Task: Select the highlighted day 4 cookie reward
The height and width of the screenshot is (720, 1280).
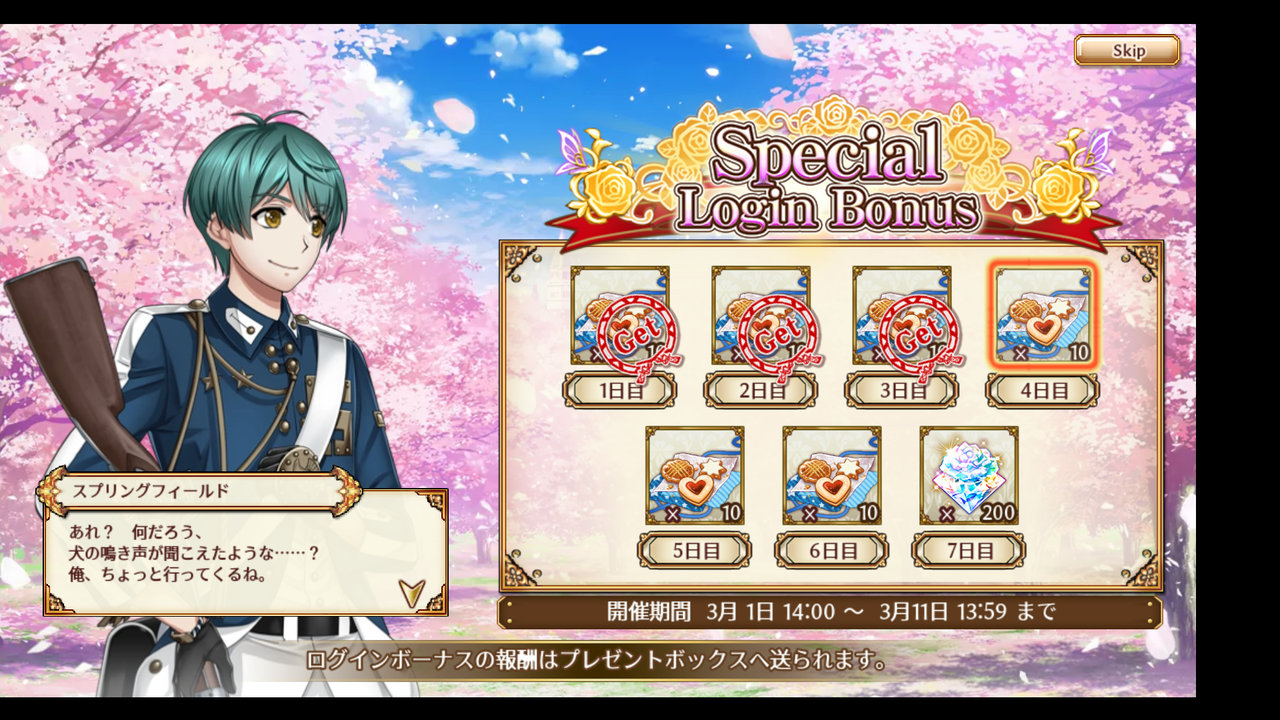Action: click(x=1043, y=316)
